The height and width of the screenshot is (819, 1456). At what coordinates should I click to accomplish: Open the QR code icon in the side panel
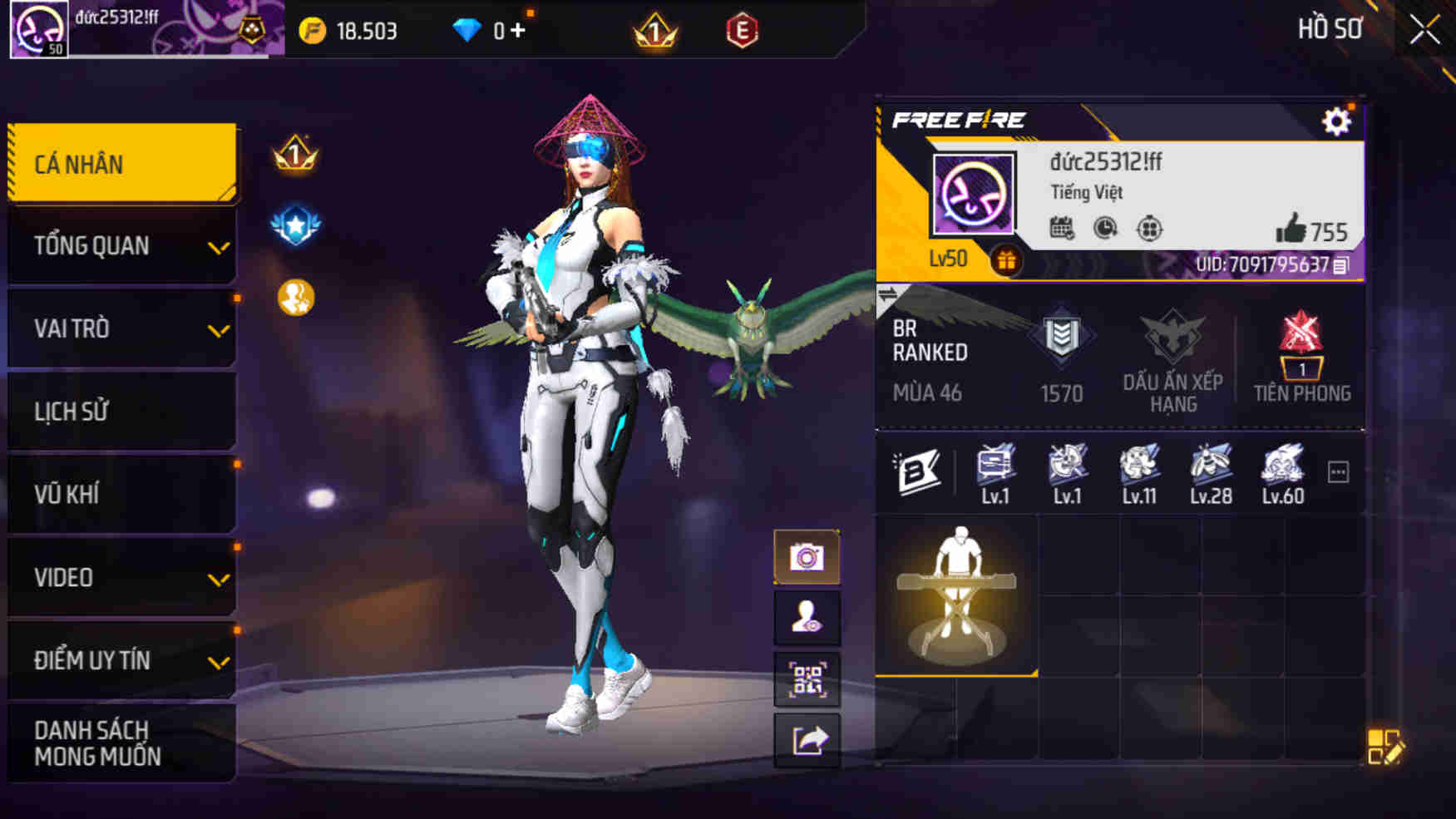(805, 680)
